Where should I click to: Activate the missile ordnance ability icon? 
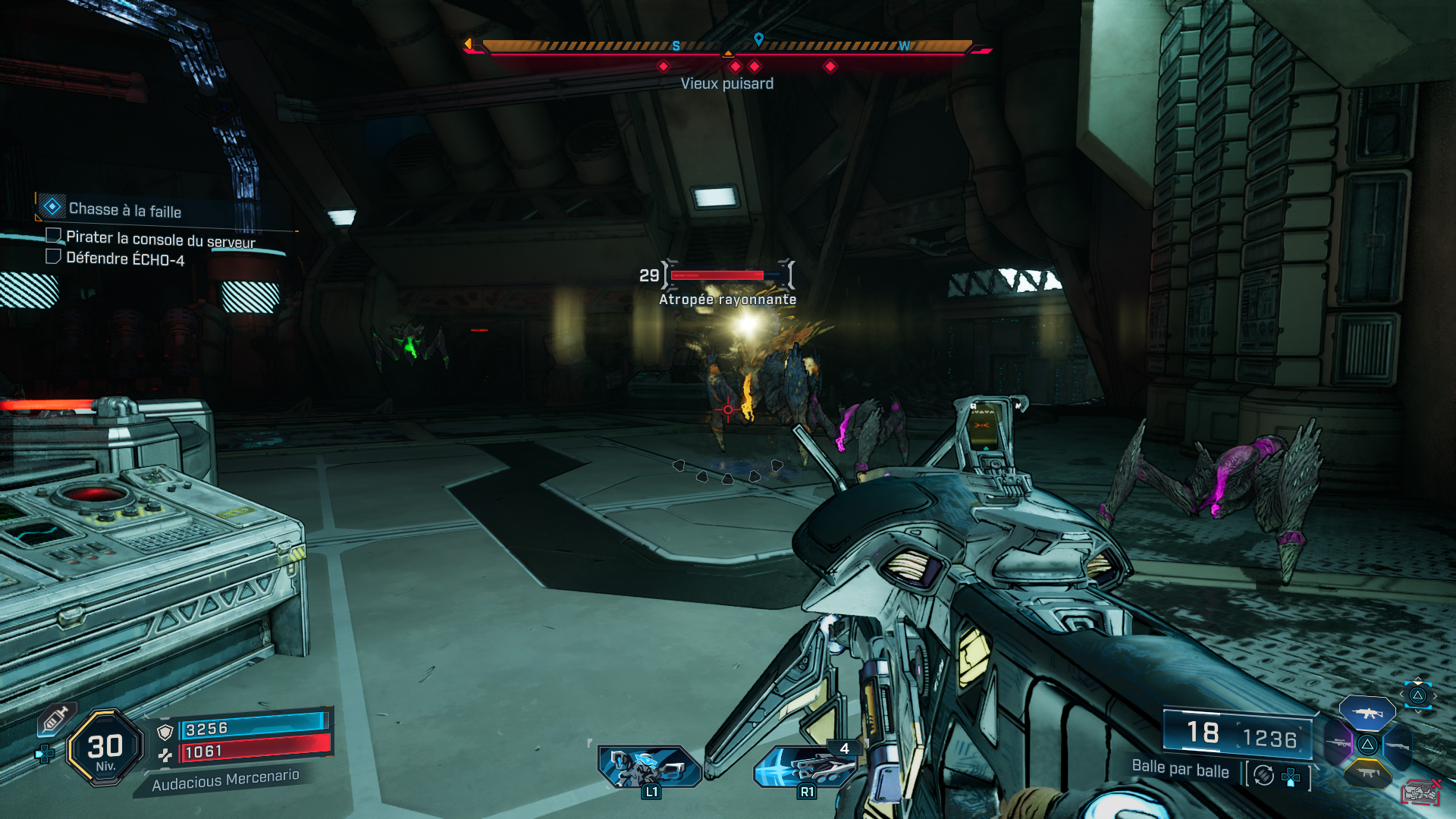(805, 767)
